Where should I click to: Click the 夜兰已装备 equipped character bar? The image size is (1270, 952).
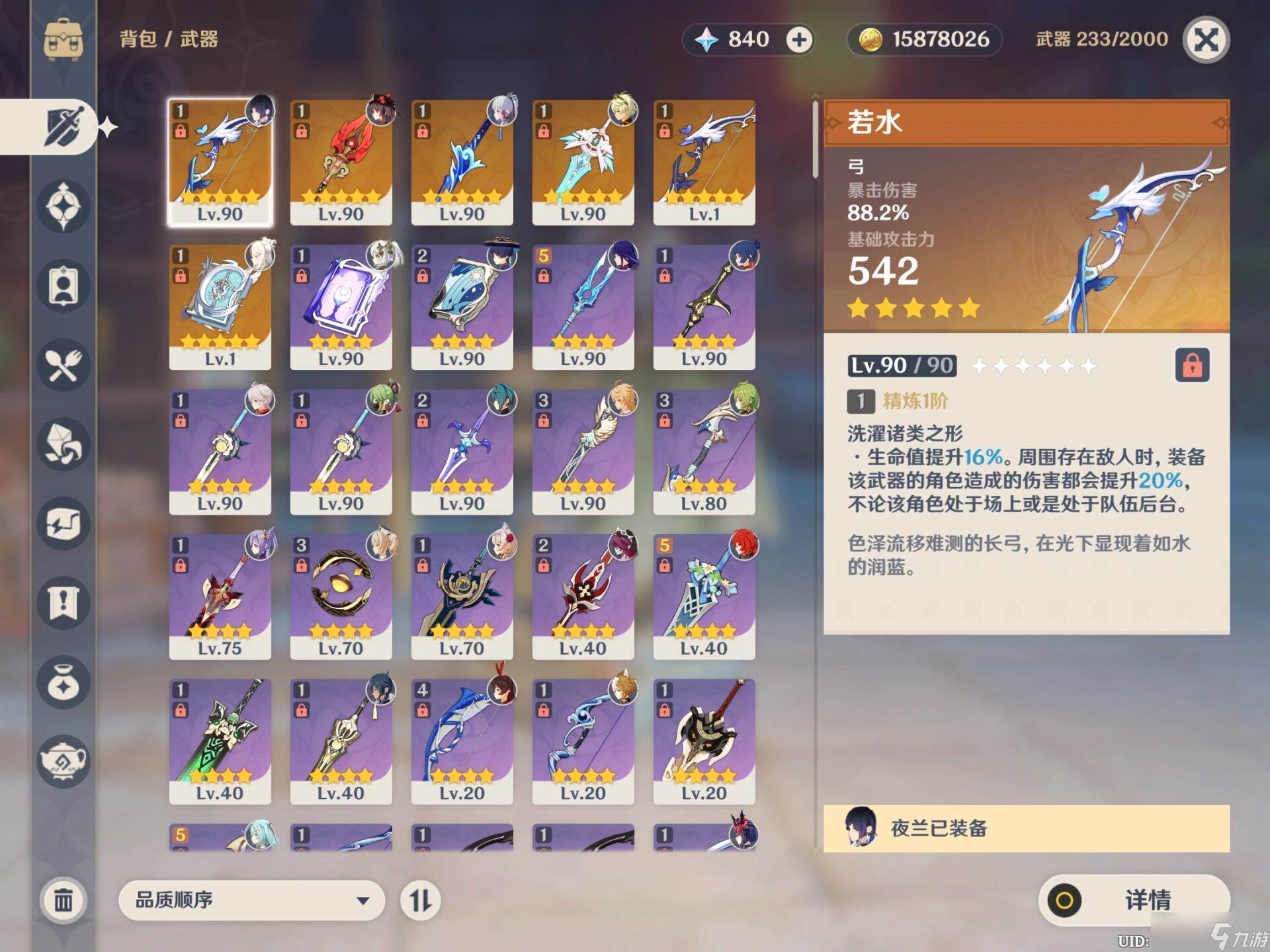coord(1025,828)
